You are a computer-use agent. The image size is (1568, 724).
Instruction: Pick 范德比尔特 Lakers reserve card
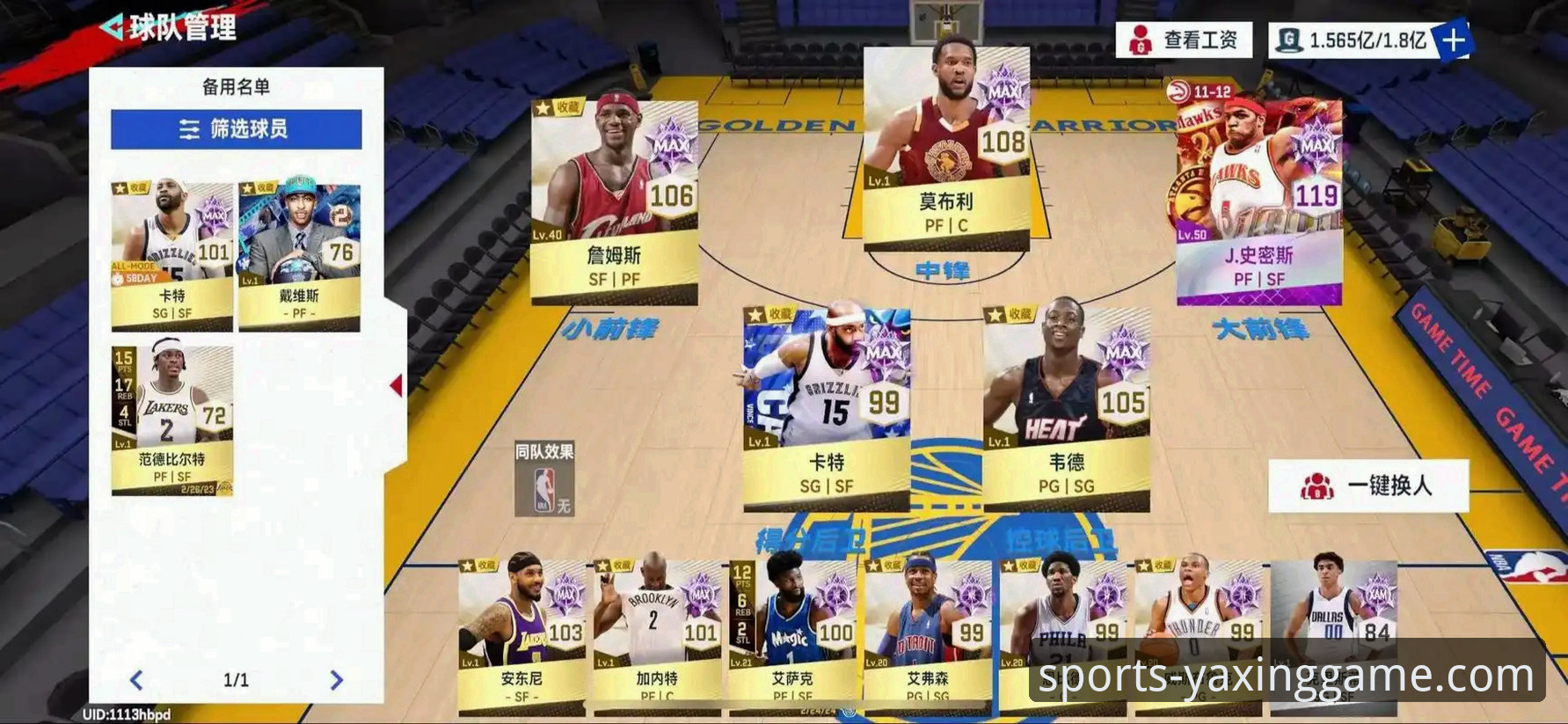pos(172,420)
